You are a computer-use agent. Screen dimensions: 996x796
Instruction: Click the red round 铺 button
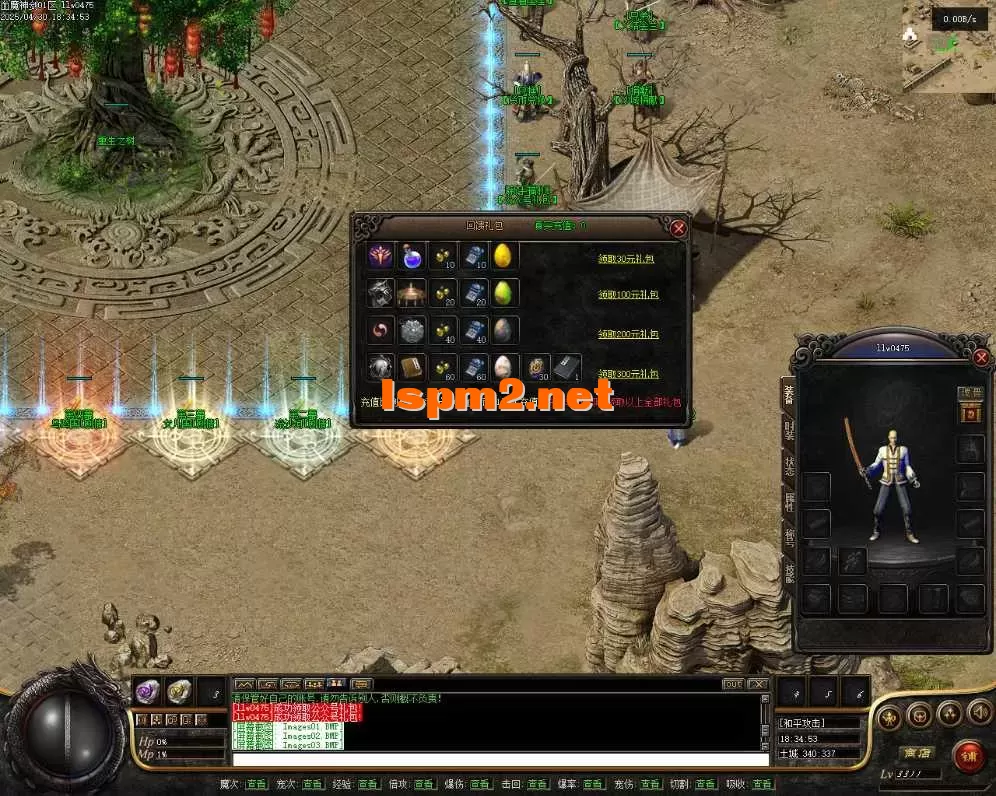coord(968,755)
